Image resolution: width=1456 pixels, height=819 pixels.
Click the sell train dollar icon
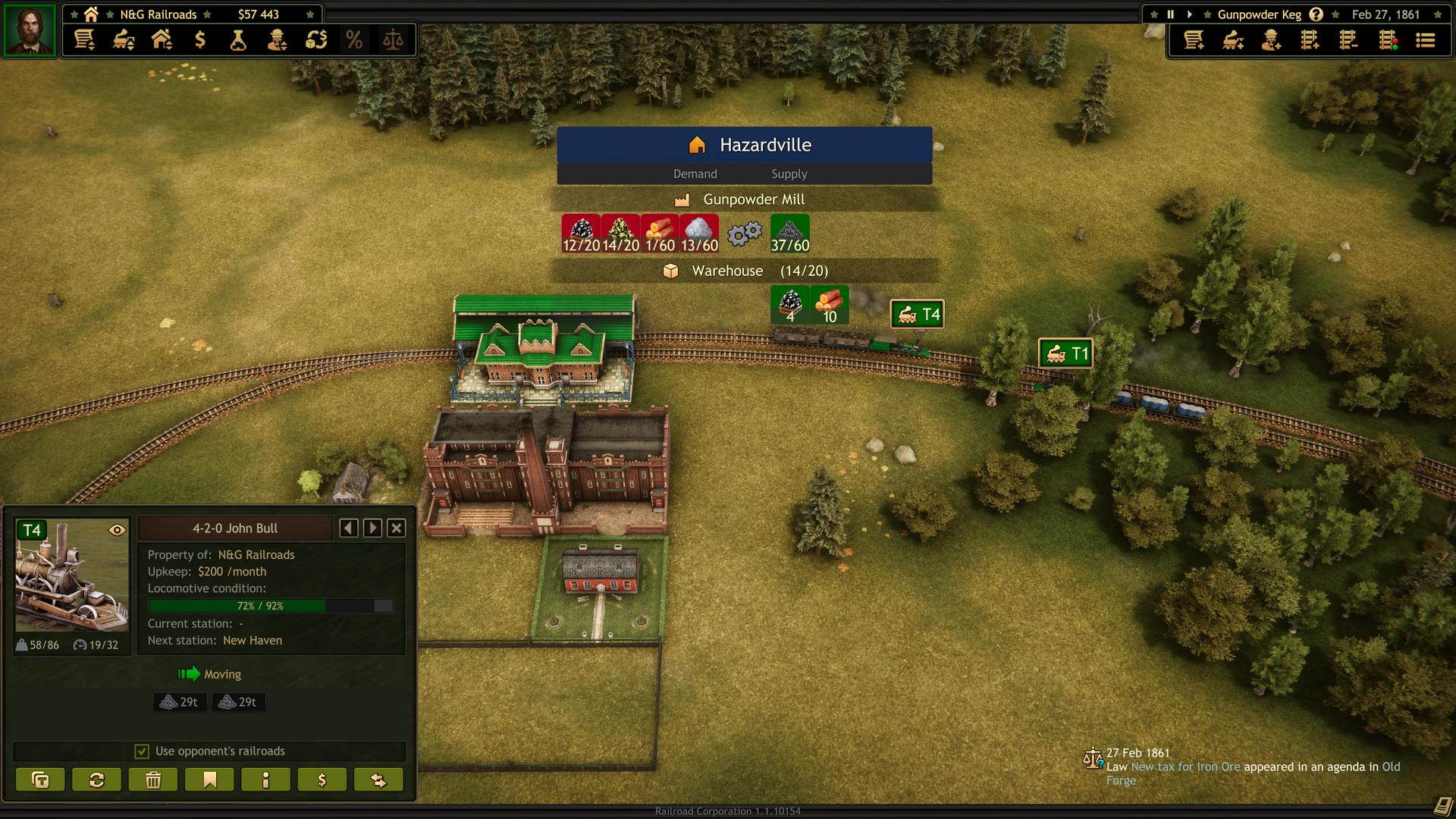322,779
